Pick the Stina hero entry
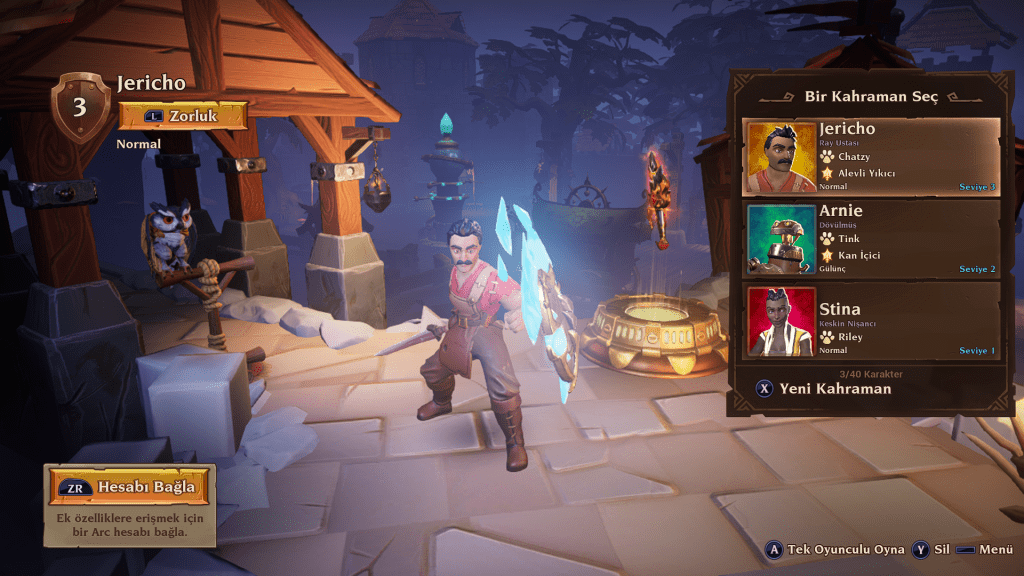Image resolution: width=1024 pixels, height=576 pixels. click(x=870, y=321)
